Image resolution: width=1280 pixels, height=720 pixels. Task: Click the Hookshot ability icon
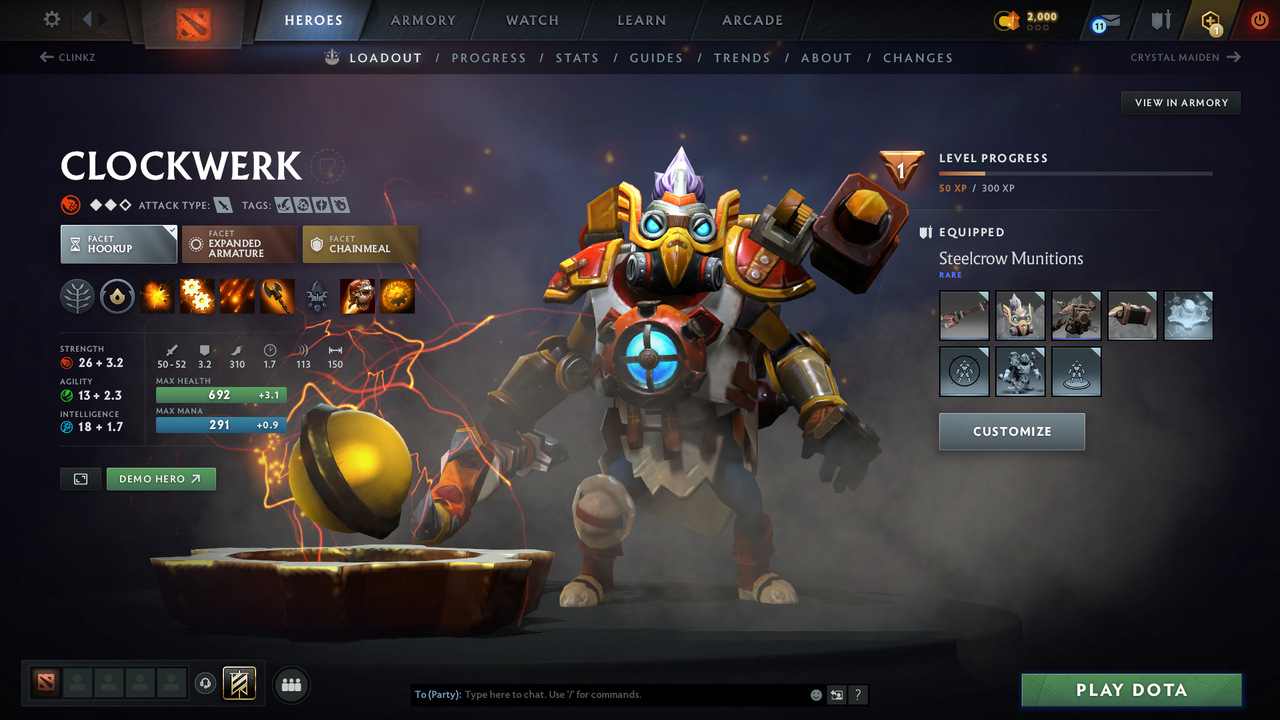point(277,296)
